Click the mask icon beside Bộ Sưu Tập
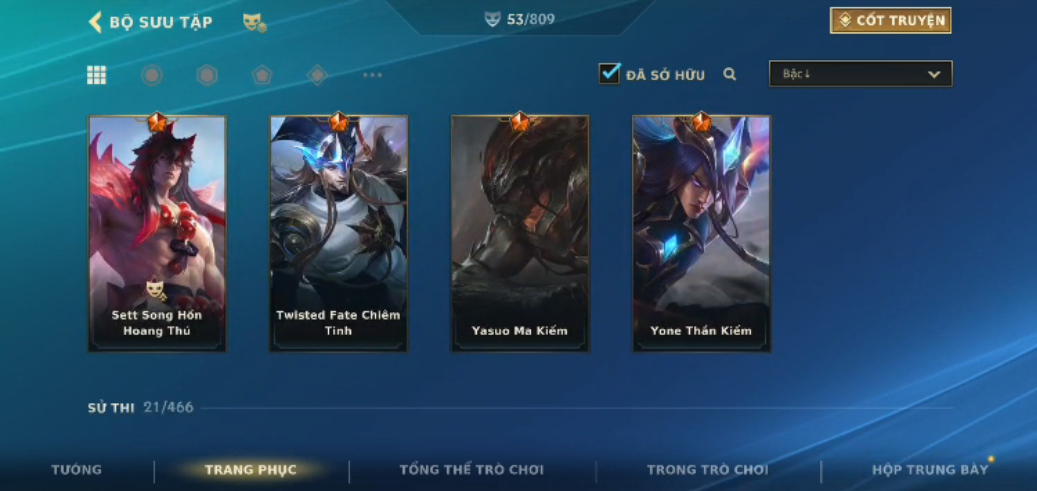1037x491 pixels. coord(254,22)
